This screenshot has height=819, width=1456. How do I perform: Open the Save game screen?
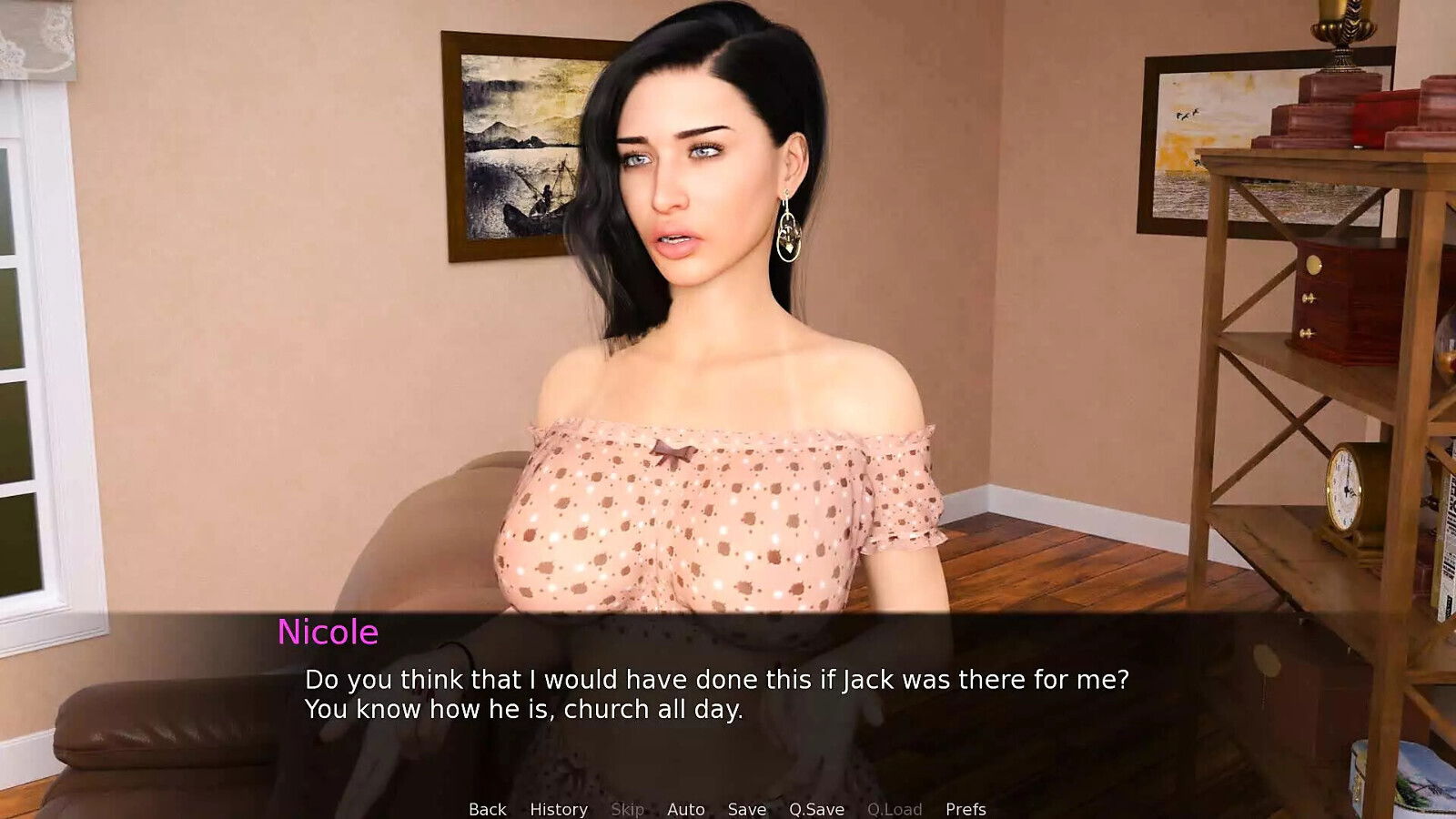pos(746,809)
